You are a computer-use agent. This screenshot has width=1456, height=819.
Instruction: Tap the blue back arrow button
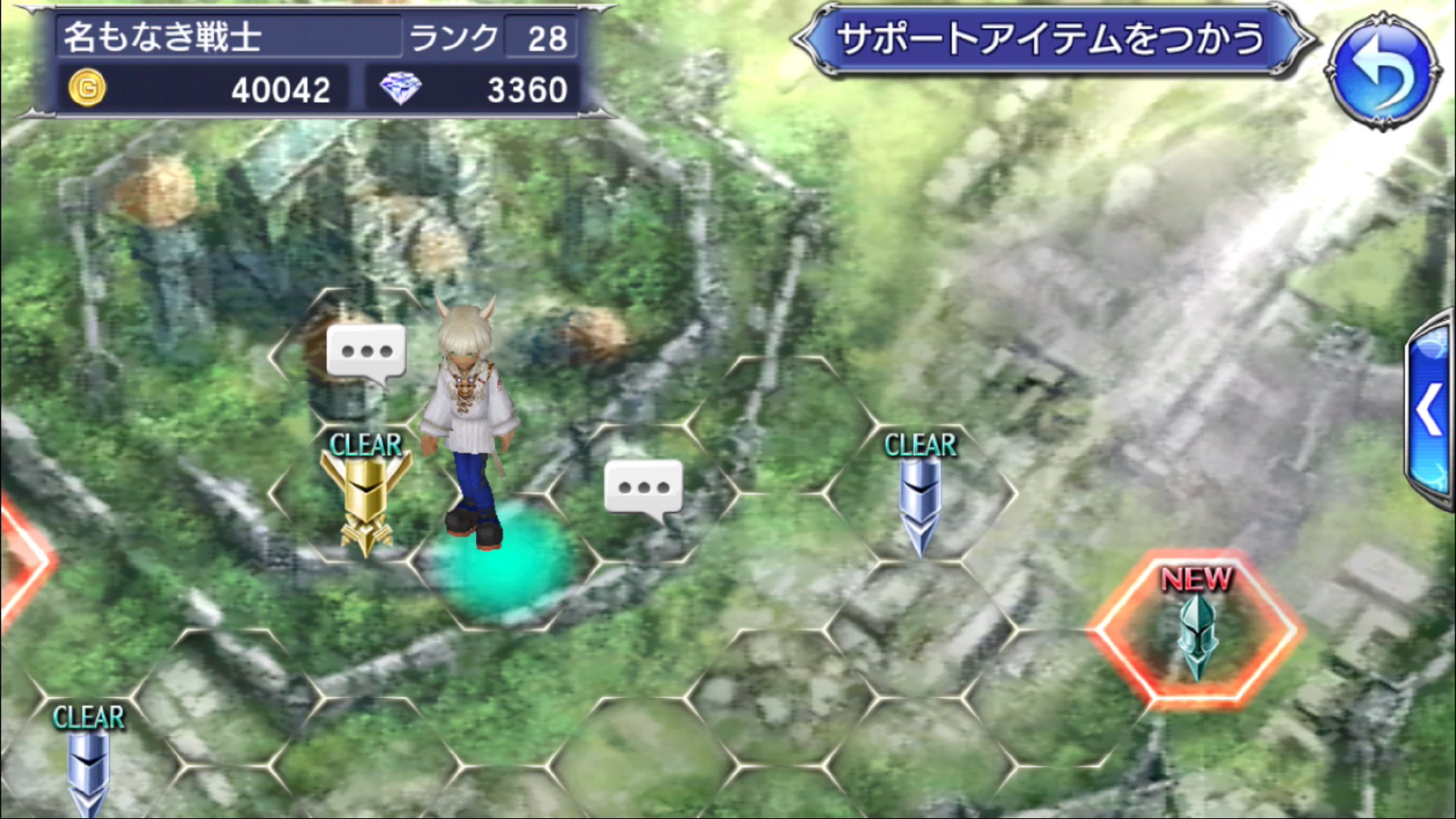pyautogui.click(x=1385, y=59)
